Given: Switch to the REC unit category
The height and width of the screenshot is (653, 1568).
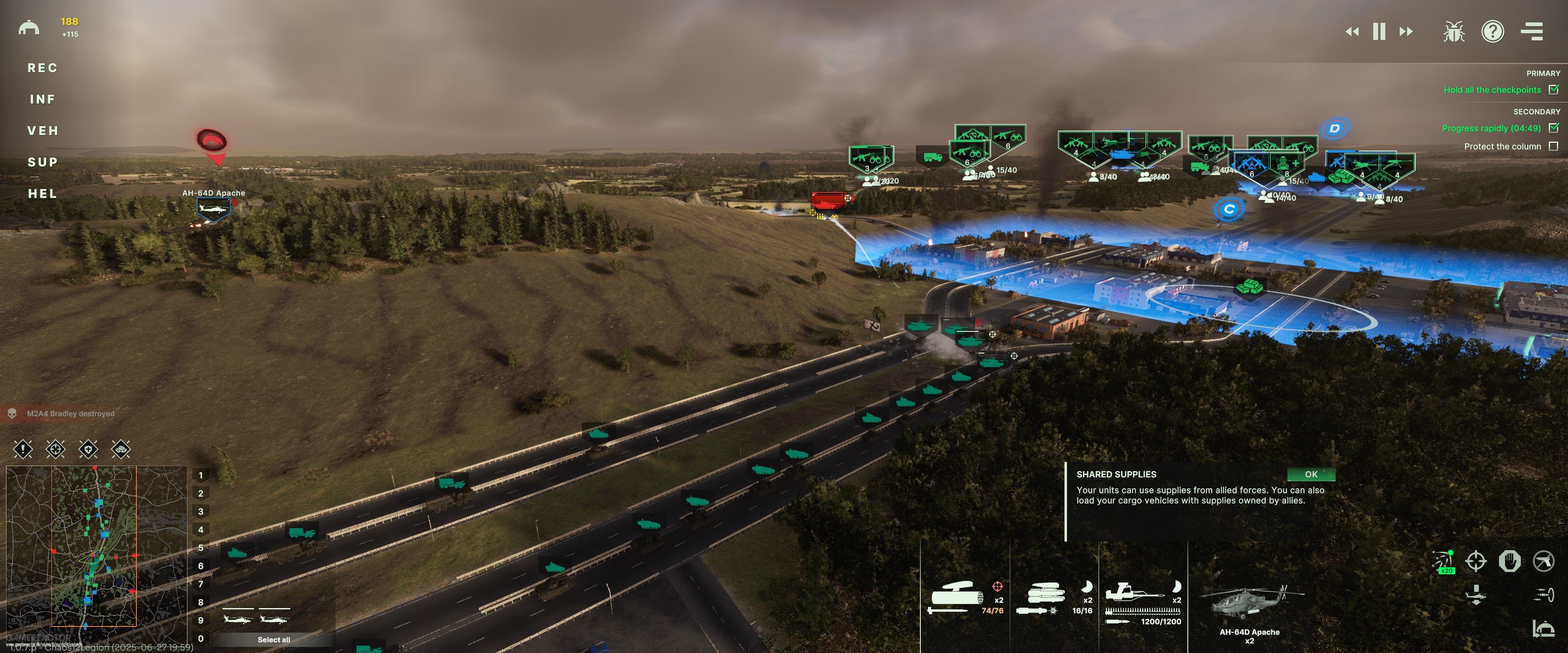Looking at the screenshot, I should [x=42, y=68].
